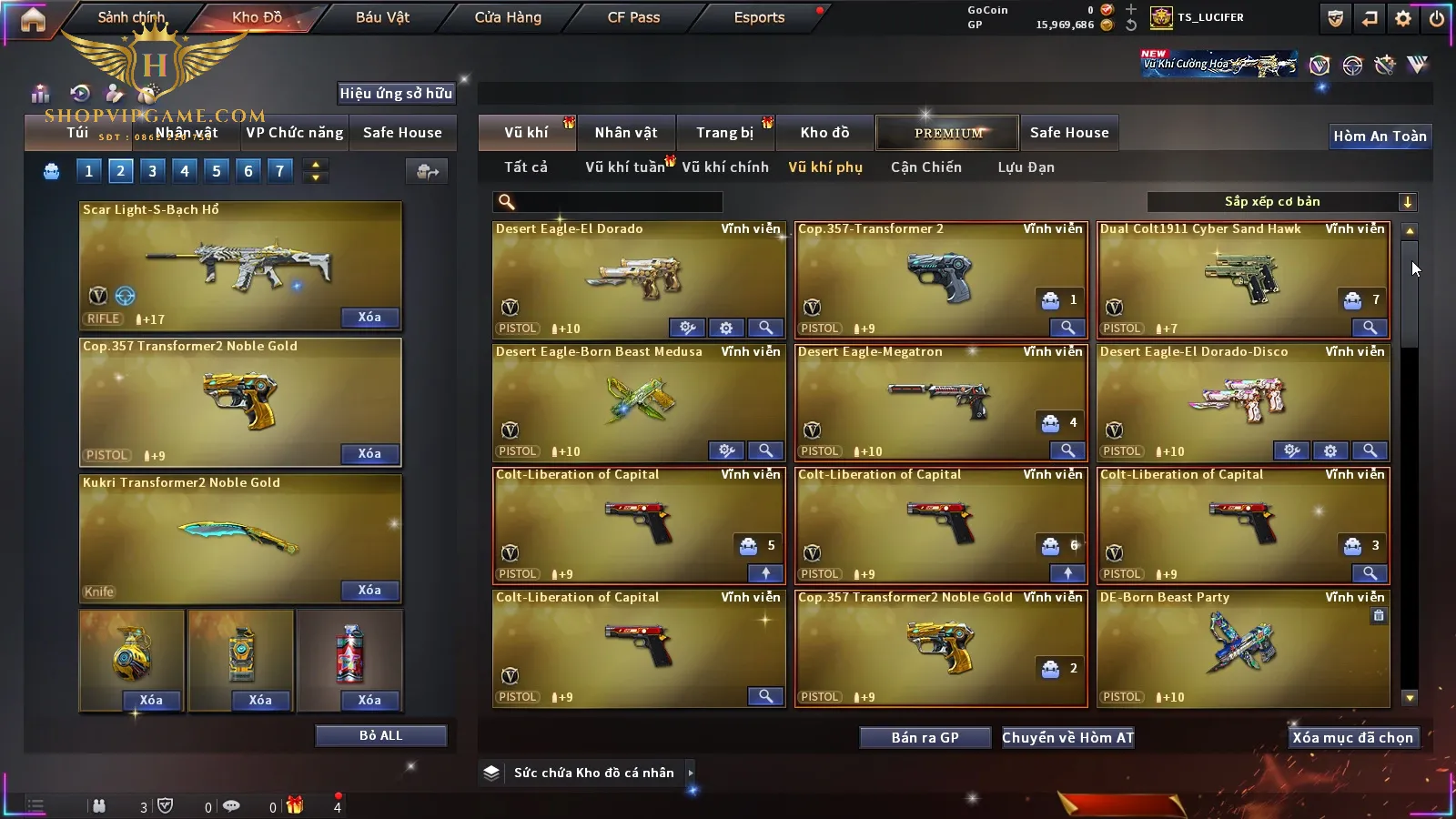
Task: Open the Esports menu
Action: pyautogui.click(x=759, y=17)
